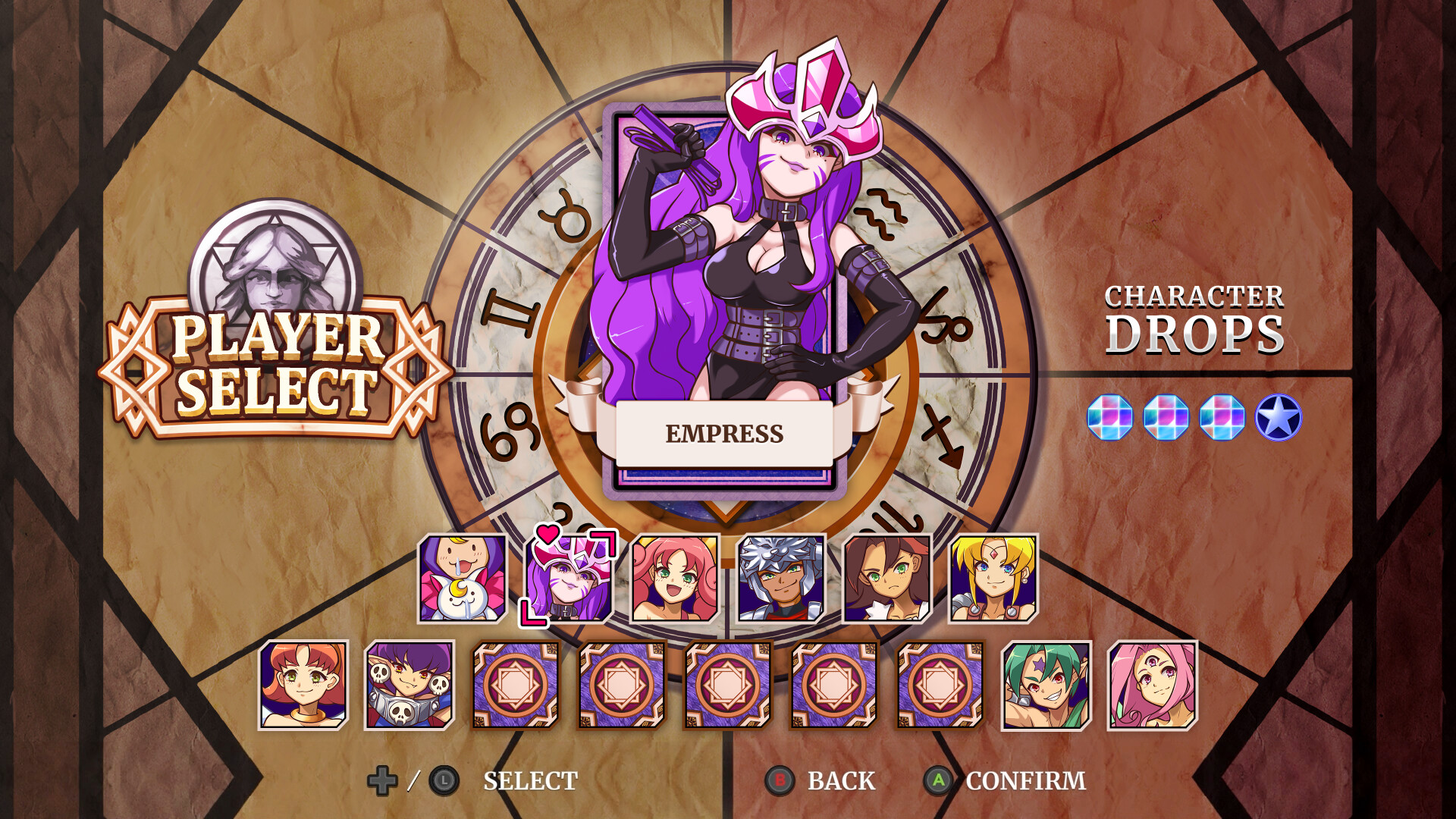Screen dimensions: 1456x819
Task: Click BACK to return to previous screen
Action: pyautogui.click(x=842, y=779)
